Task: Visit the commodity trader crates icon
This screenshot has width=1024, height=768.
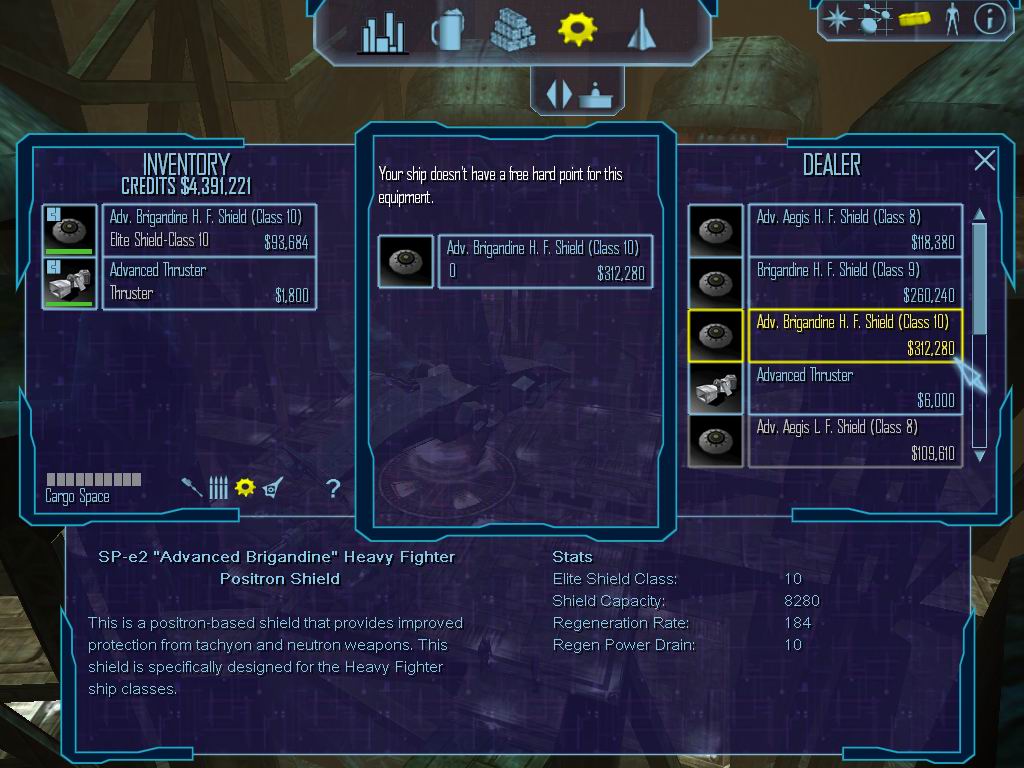Action: pos(512,31)
